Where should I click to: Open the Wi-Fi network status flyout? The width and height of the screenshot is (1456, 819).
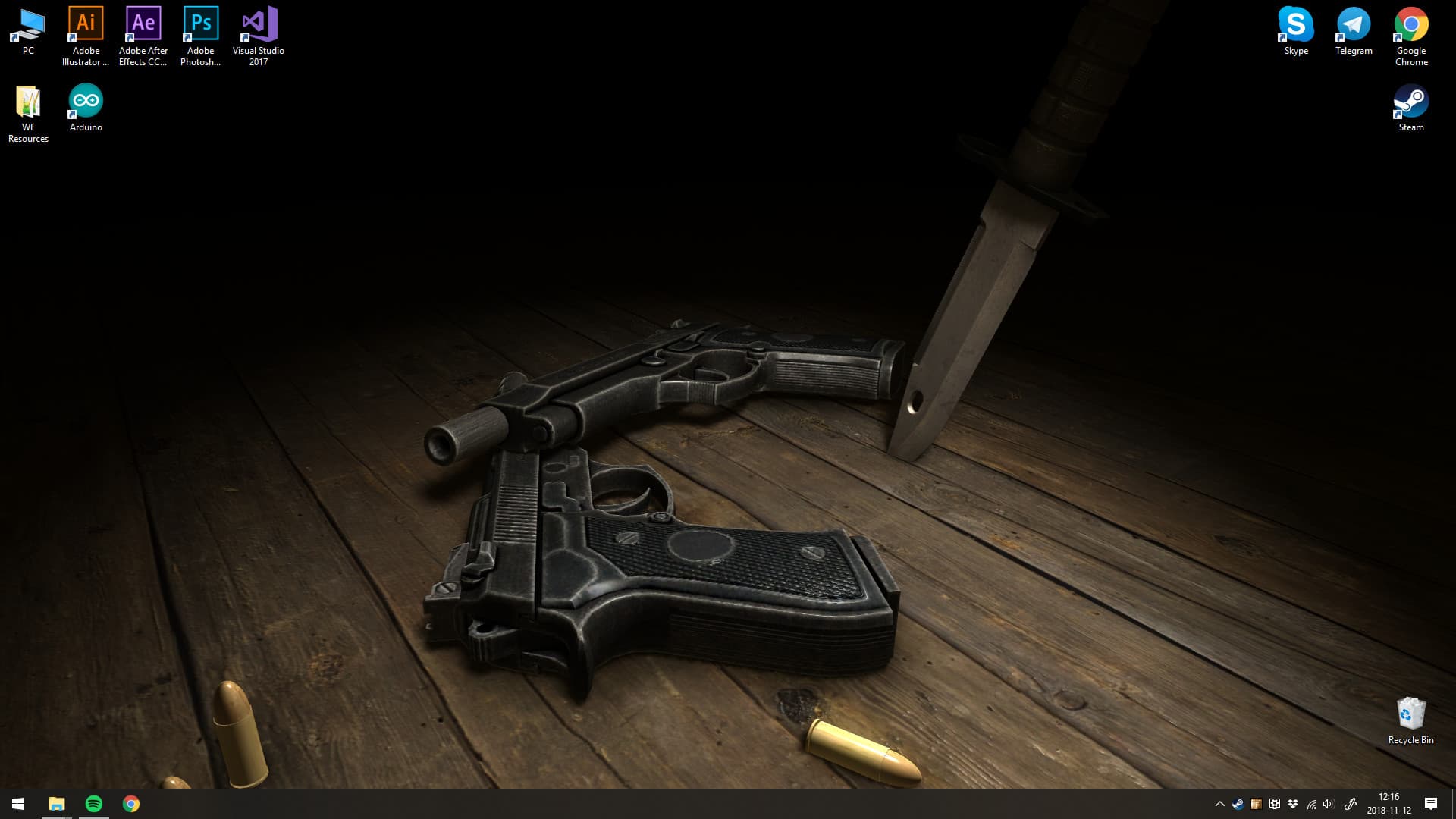click(1311, 804)
